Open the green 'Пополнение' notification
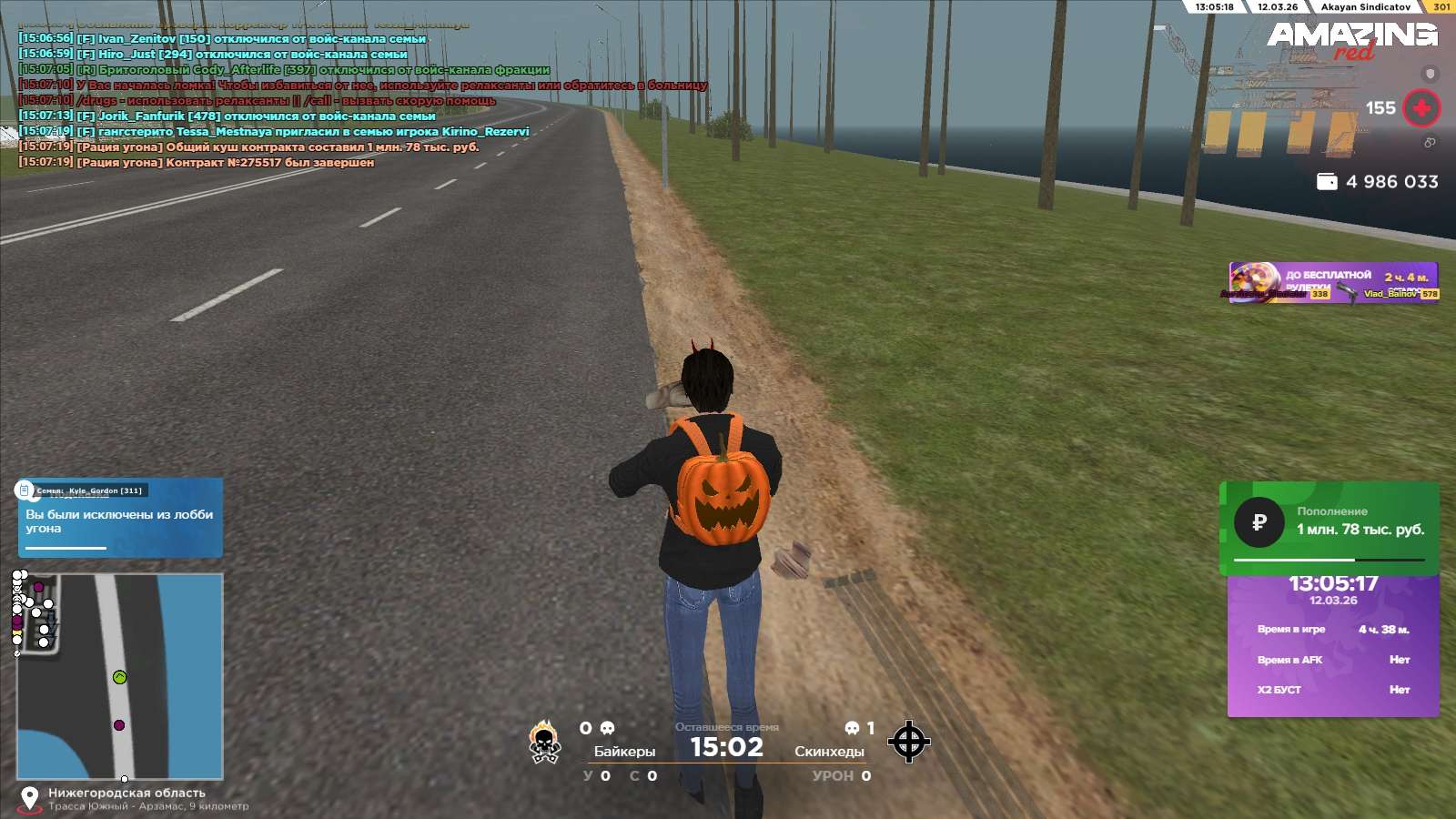This screenshot has width=1456, height=819. 1329,526
